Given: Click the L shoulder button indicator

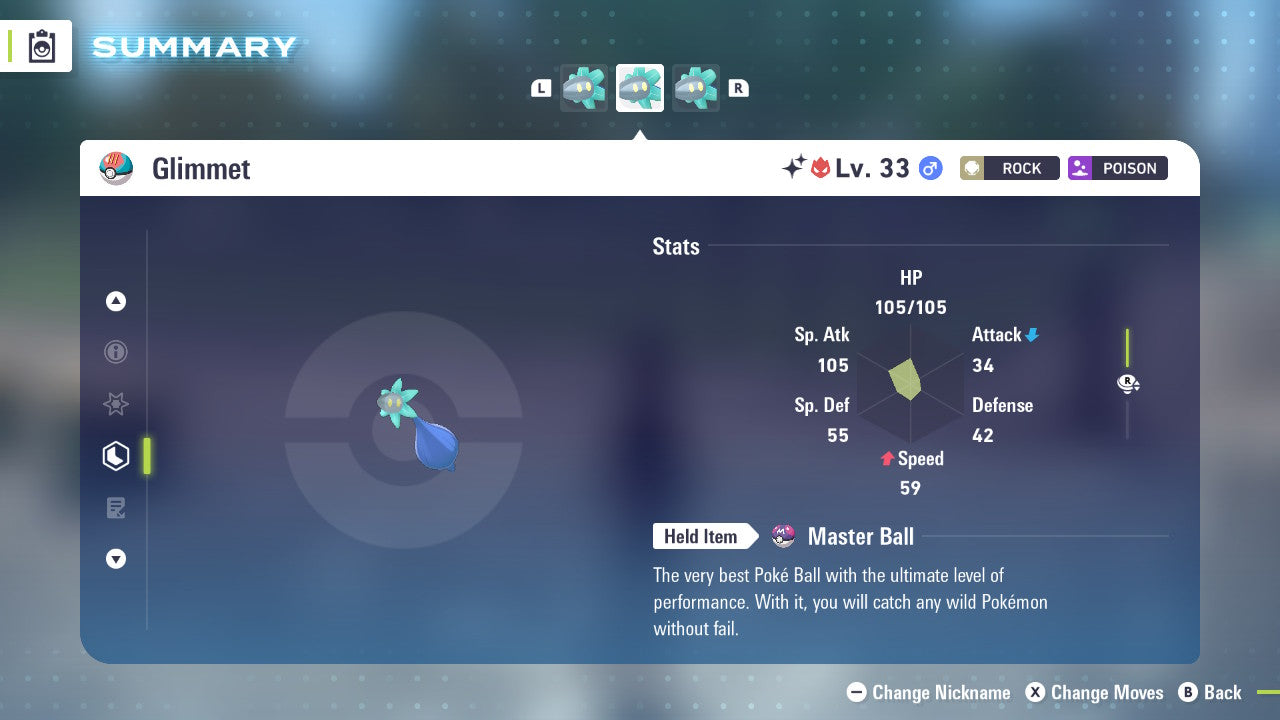Looking at the screenshot, I should point(540,87).
